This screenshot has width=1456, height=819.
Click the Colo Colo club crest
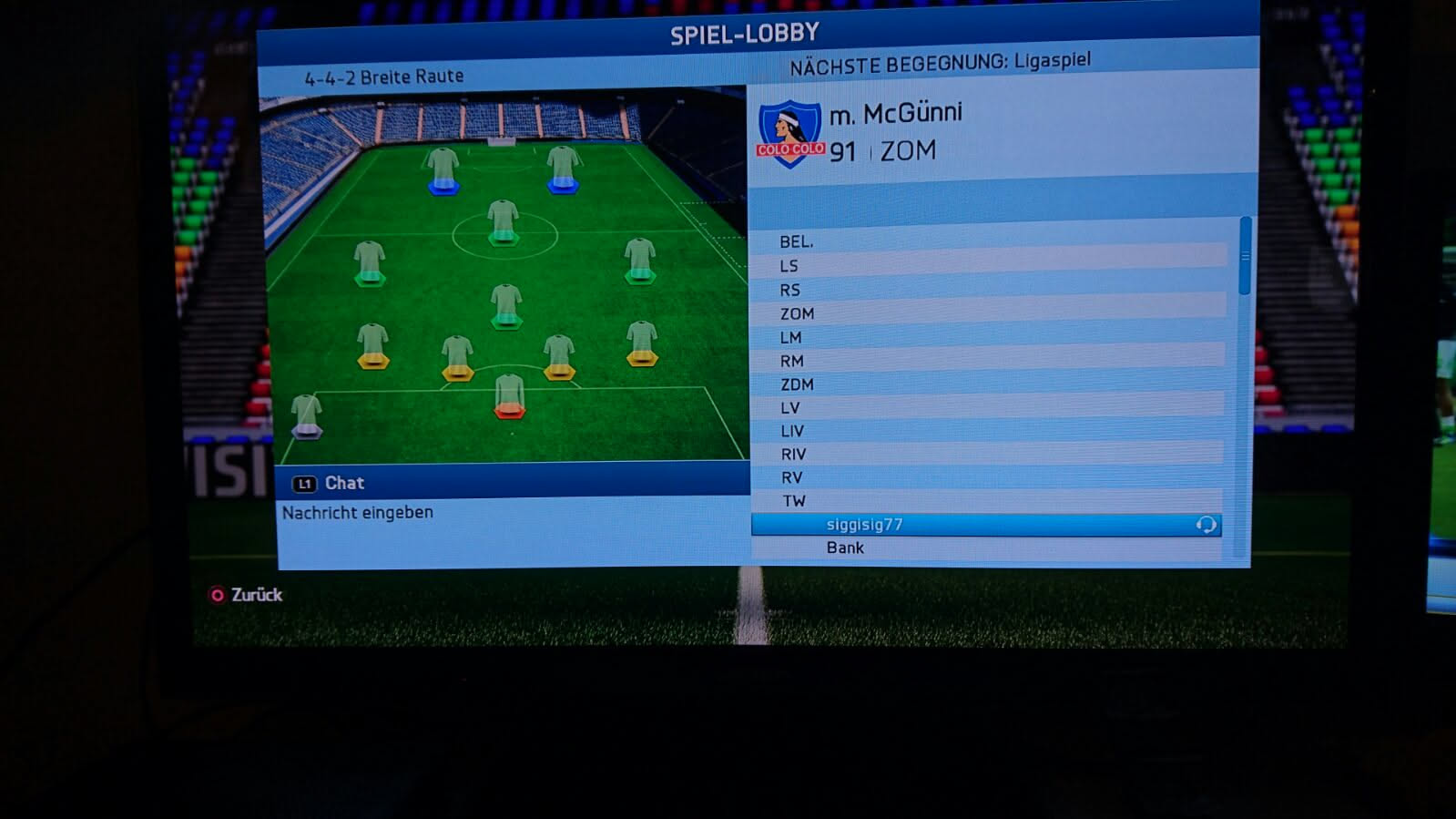pos(789,134)
